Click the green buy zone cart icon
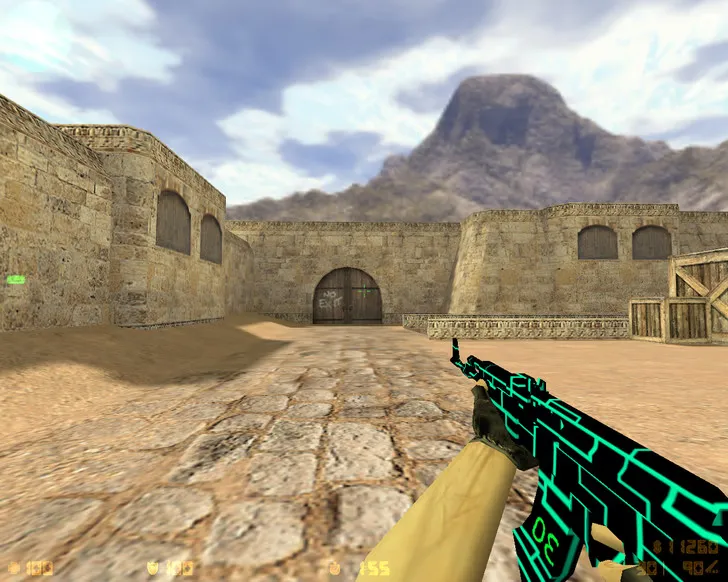Screen dimensions: 728x582 click(16, 280)
